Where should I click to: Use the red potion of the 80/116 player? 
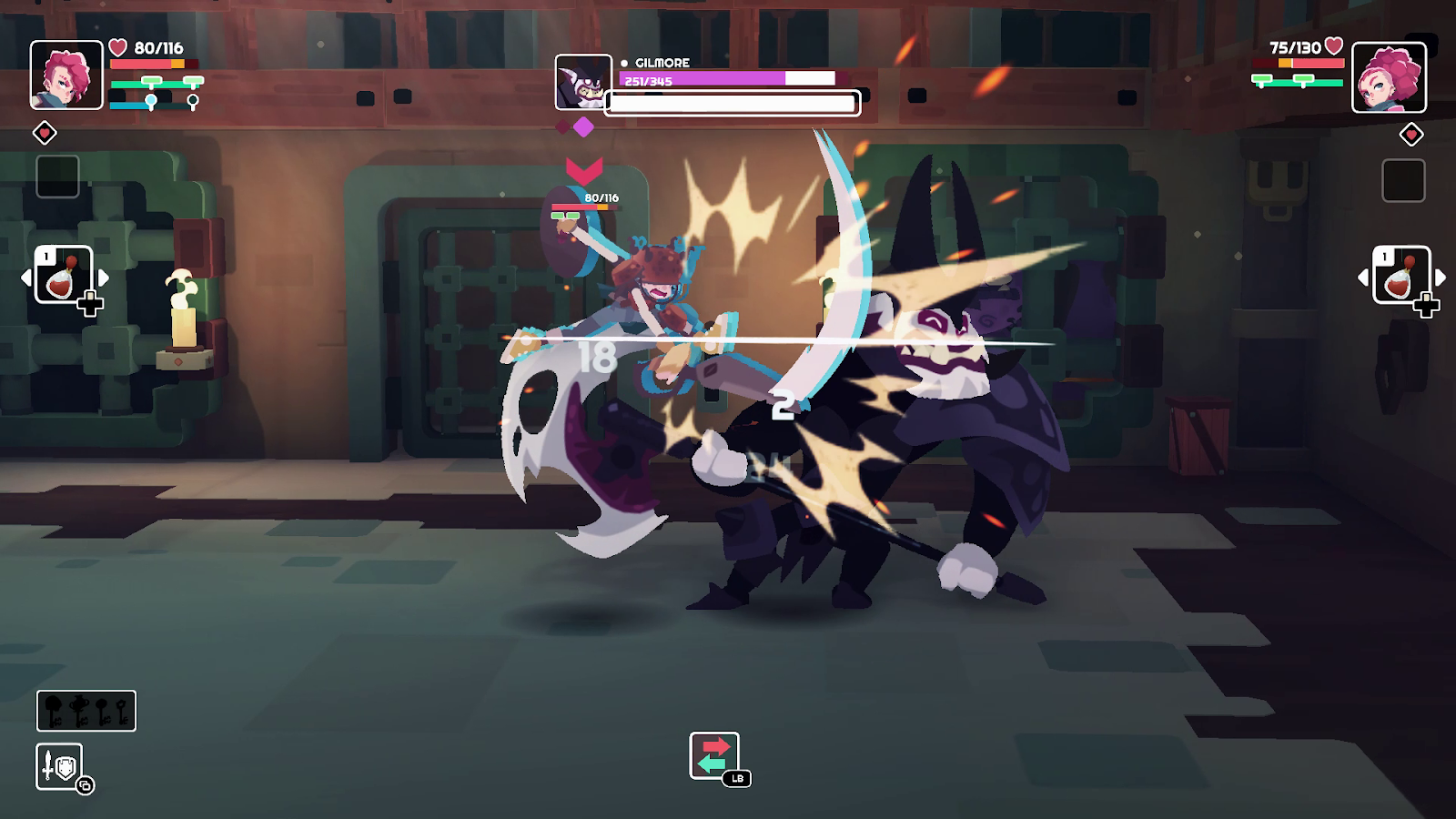(x=63, y=275)
